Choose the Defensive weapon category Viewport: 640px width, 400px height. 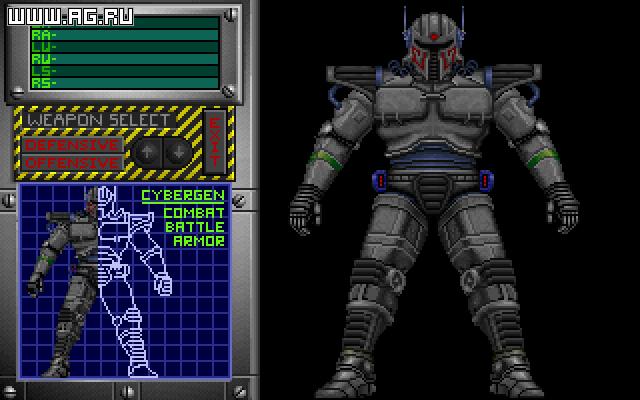click(x=72, y=144)
